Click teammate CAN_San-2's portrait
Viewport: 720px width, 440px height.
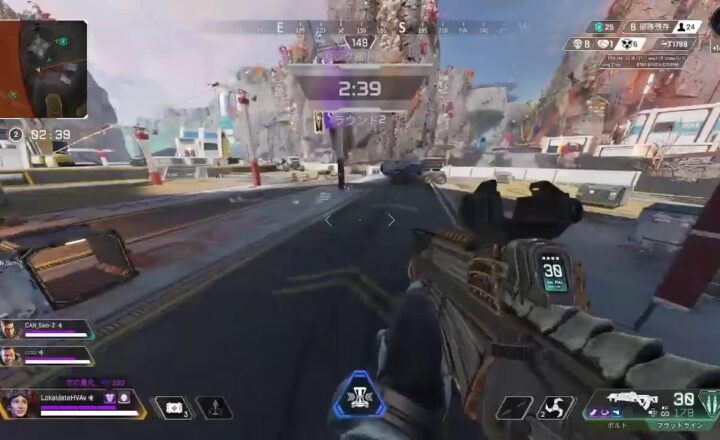(x=10, y=329)
